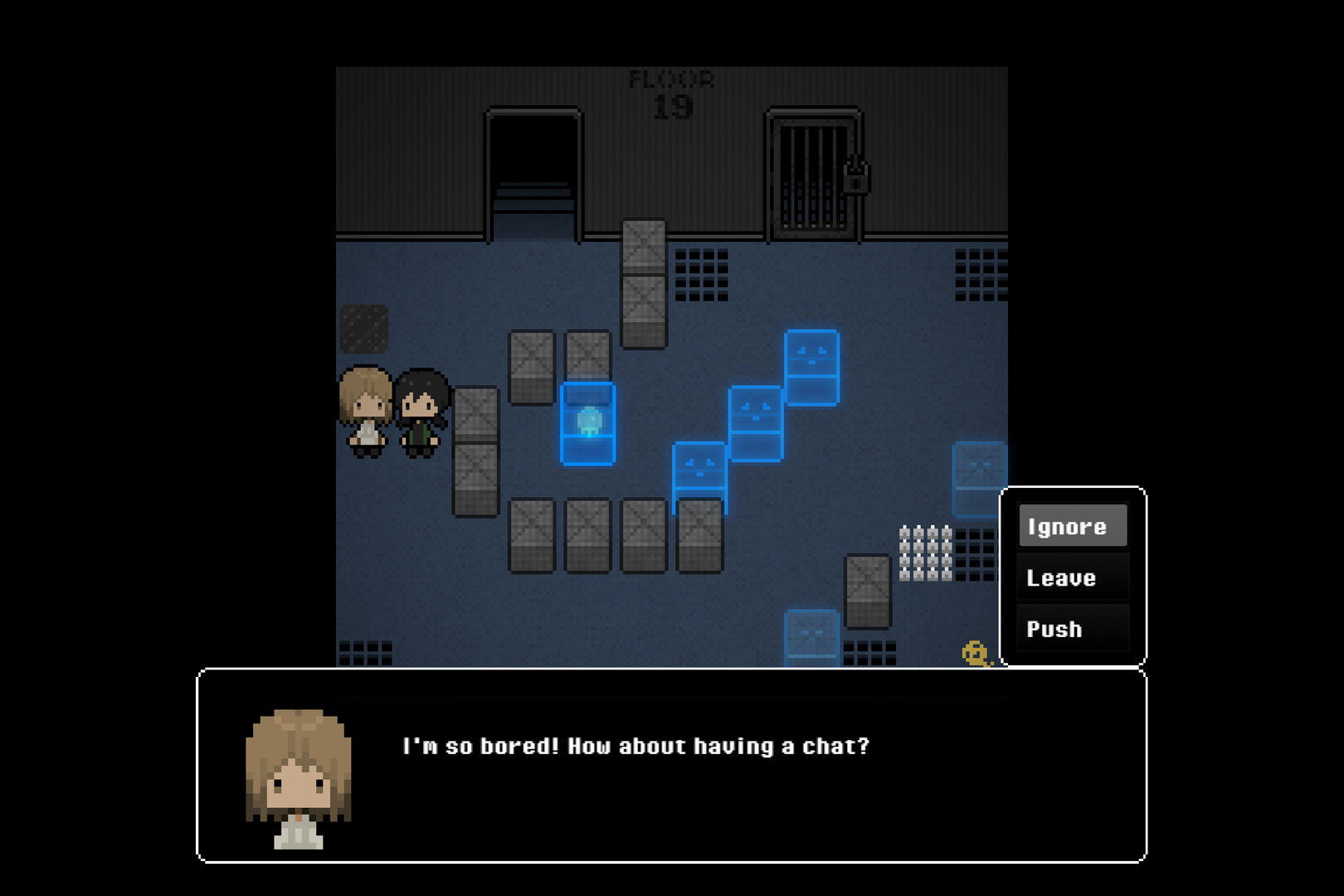This screenshot has width=1344, height=896.
Task: Click the glowing orb inside the blue block
Action: point(588,421)
